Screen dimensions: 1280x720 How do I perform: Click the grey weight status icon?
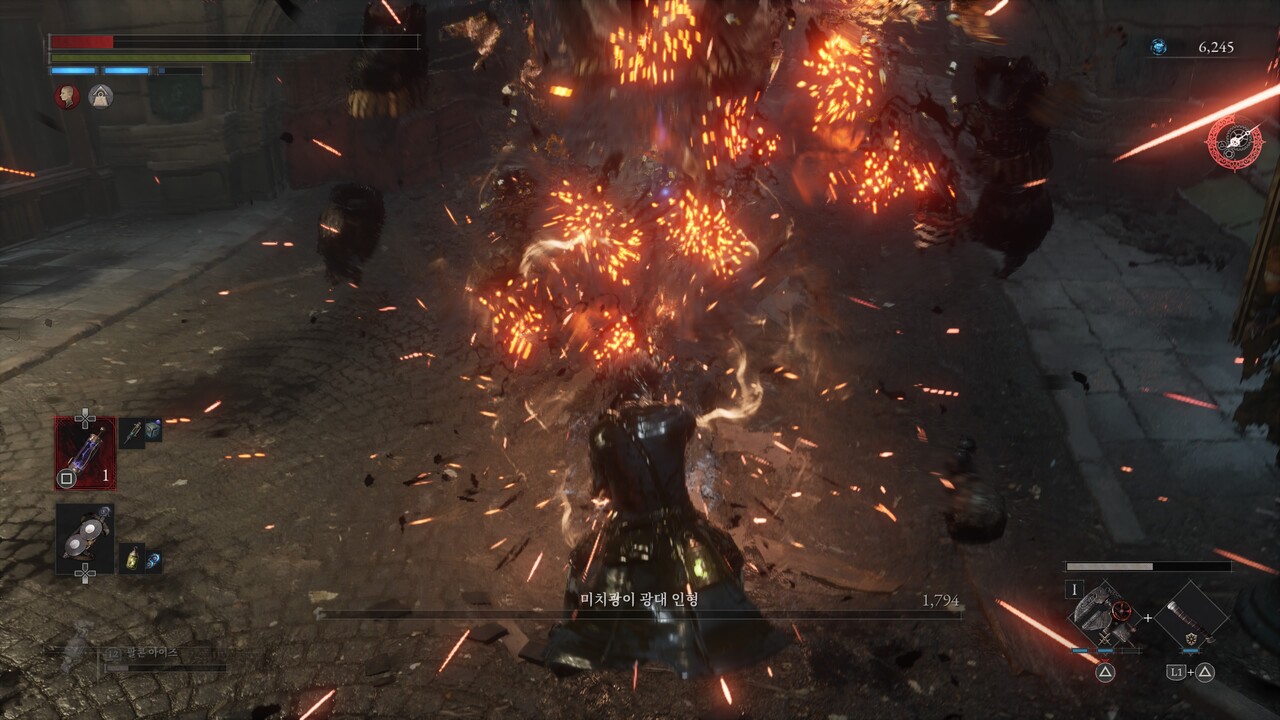click(x=100, y=96)
